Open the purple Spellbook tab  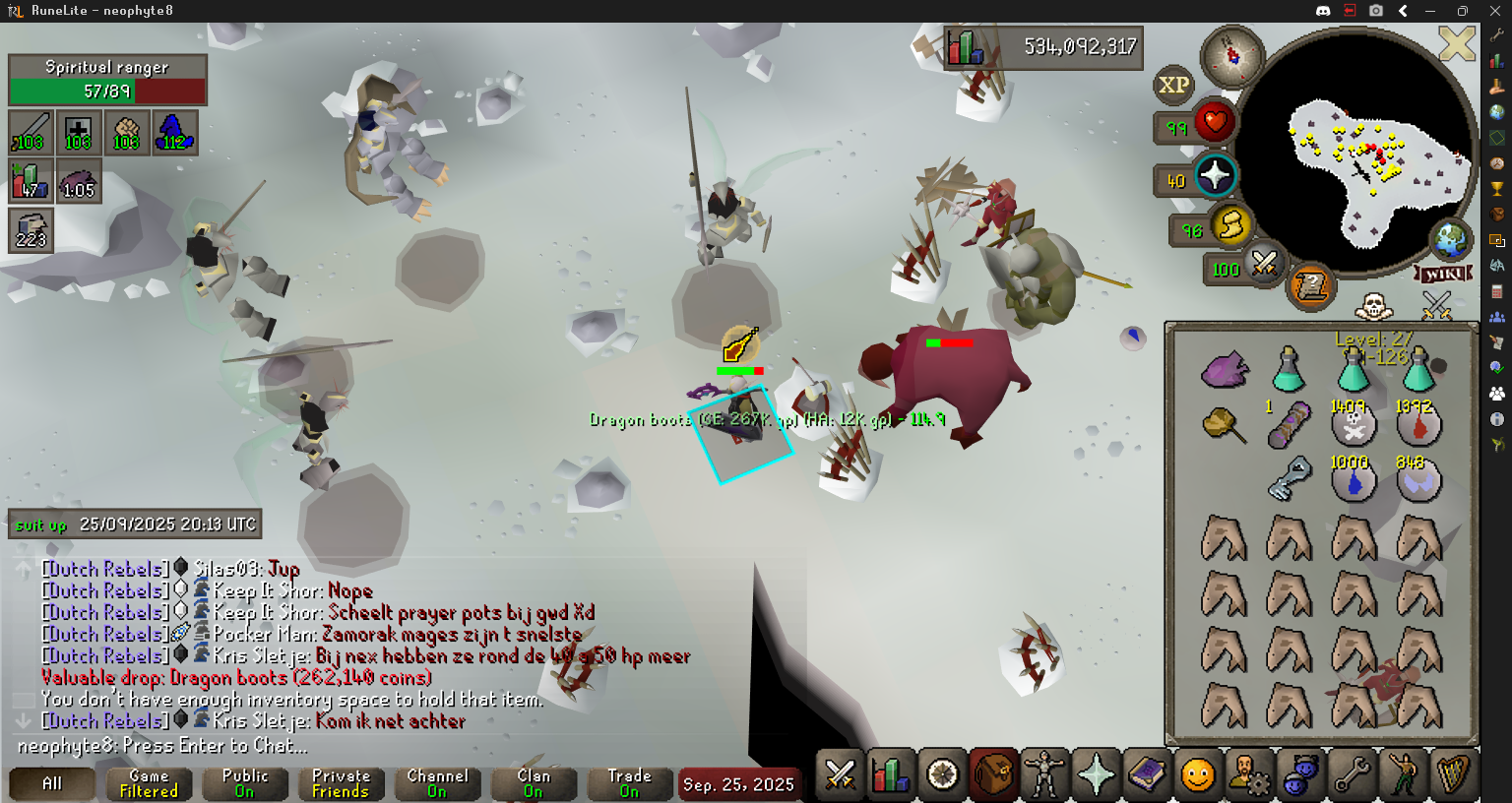click(1147, 775)
